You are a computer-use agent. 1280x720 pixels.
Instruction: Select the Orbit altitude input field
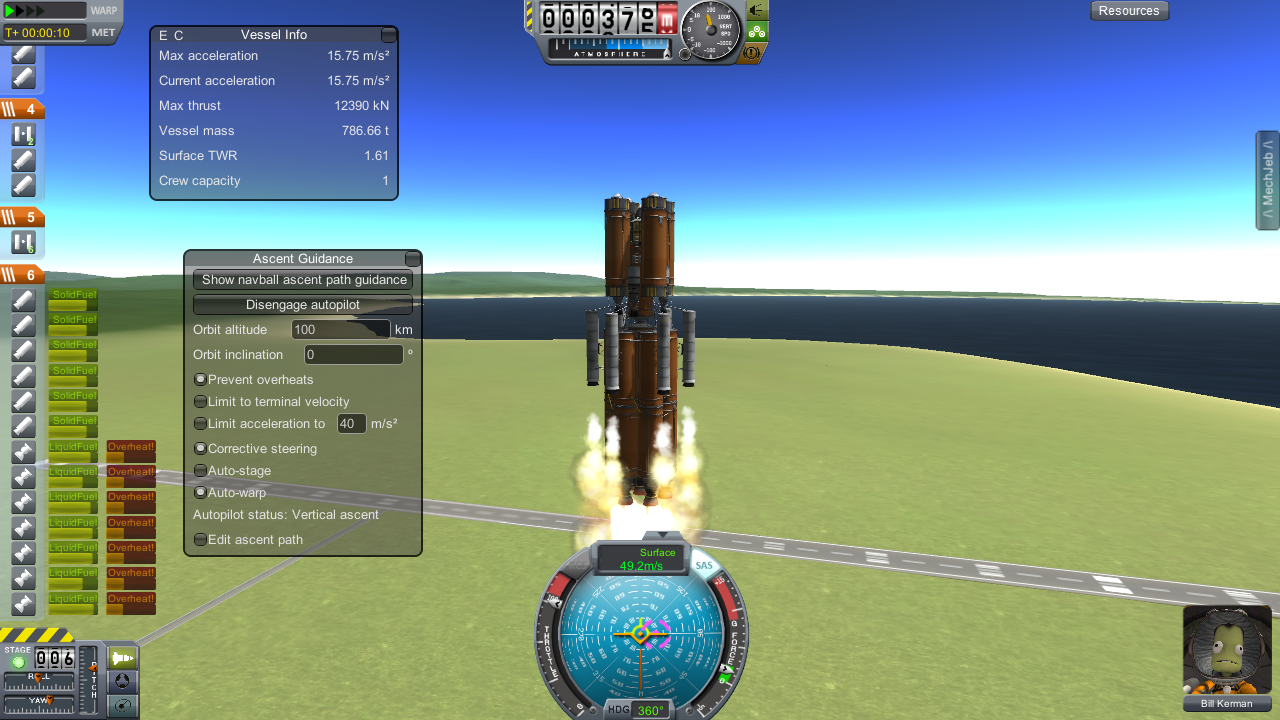click(x=340, y=330)
